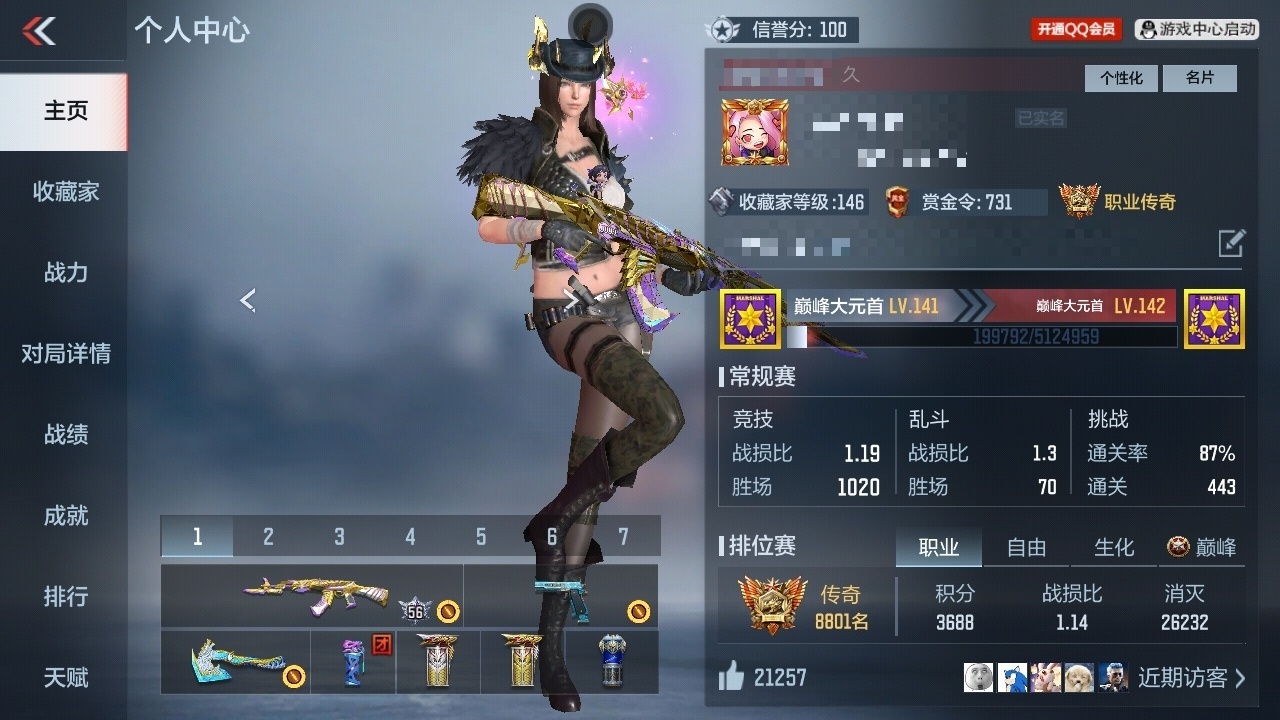Switch to the 战力 power page
Viewport: 1280px width, 720px height.
pyautogui.click(x=65, y=272)
